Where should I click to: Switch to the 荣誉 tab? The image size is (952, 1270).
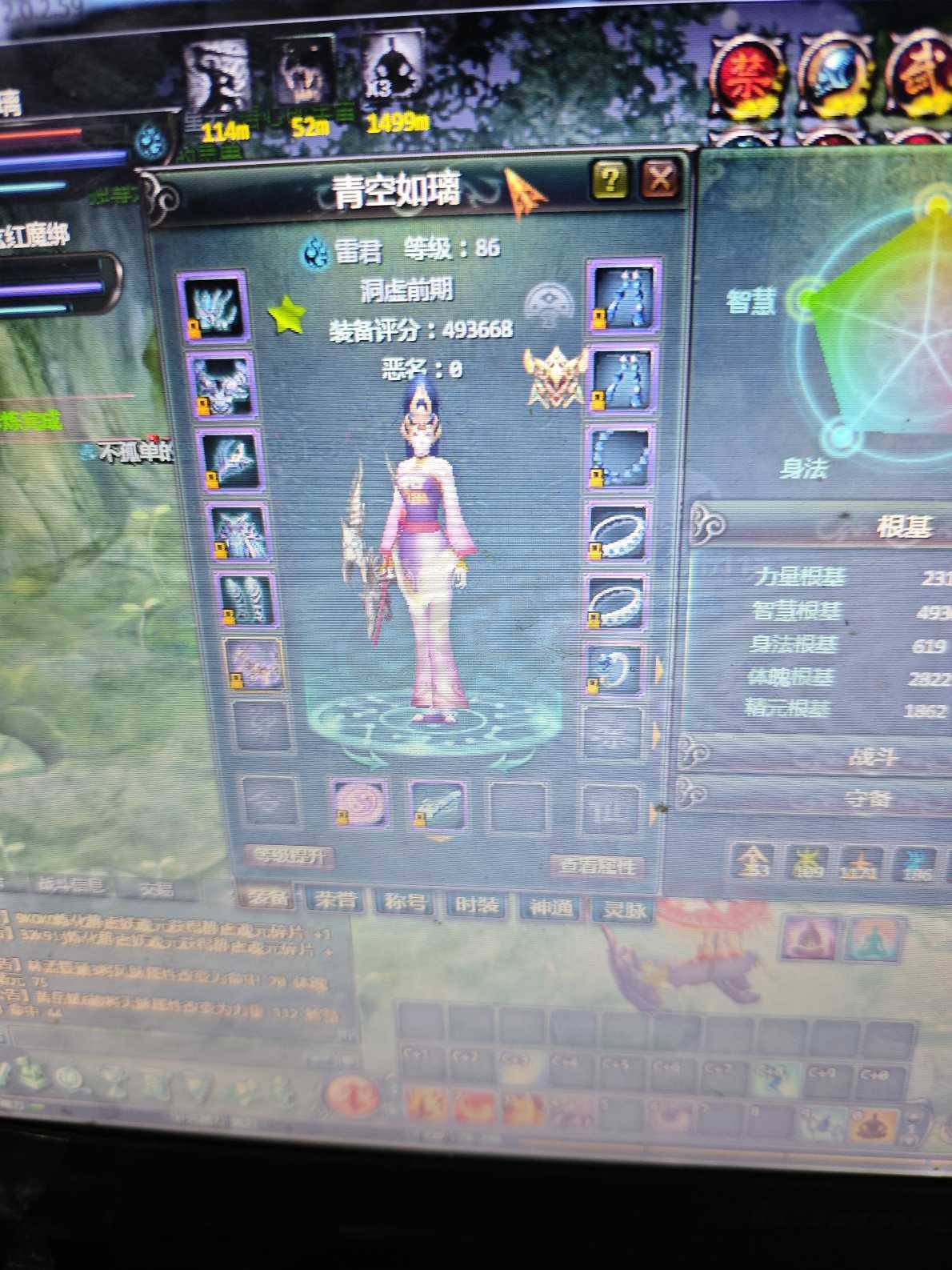335,900
